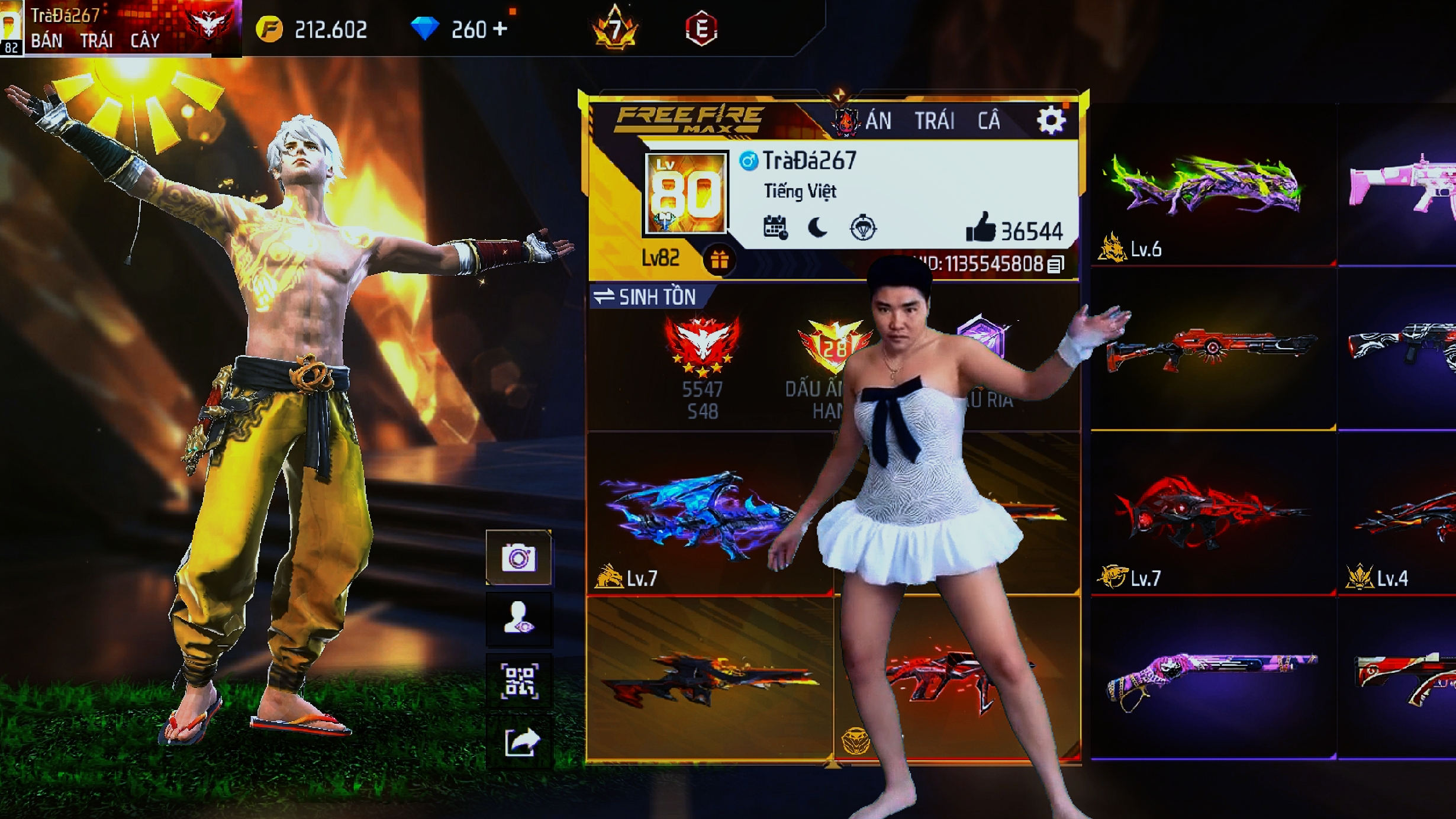1456x819 pixels.
Task: Give a like with the thumbs-up icon
Action: 980,228
